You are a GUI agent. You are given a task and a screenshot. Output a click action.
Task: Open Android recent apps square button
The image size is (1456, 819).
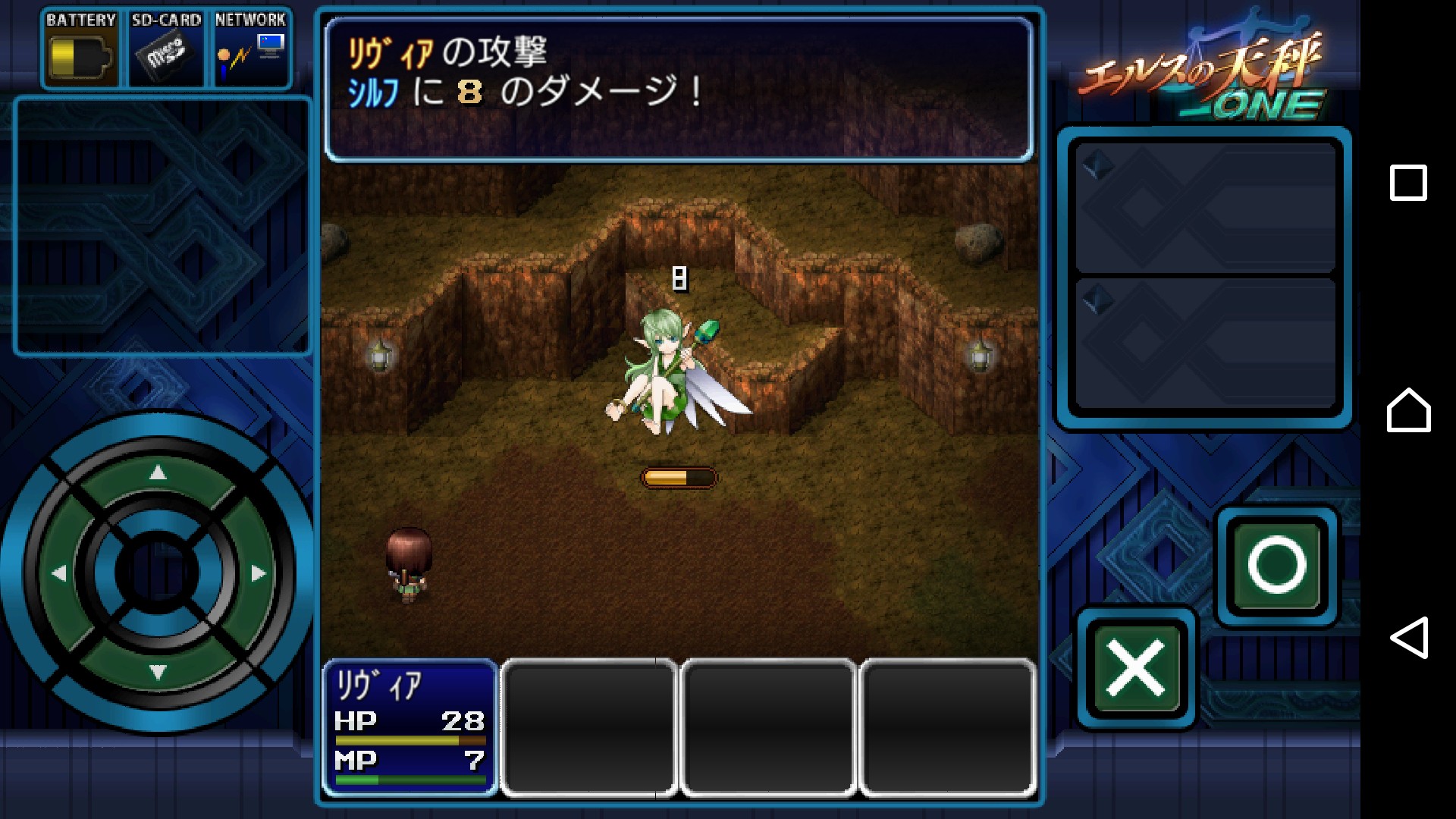[1408, 183]
